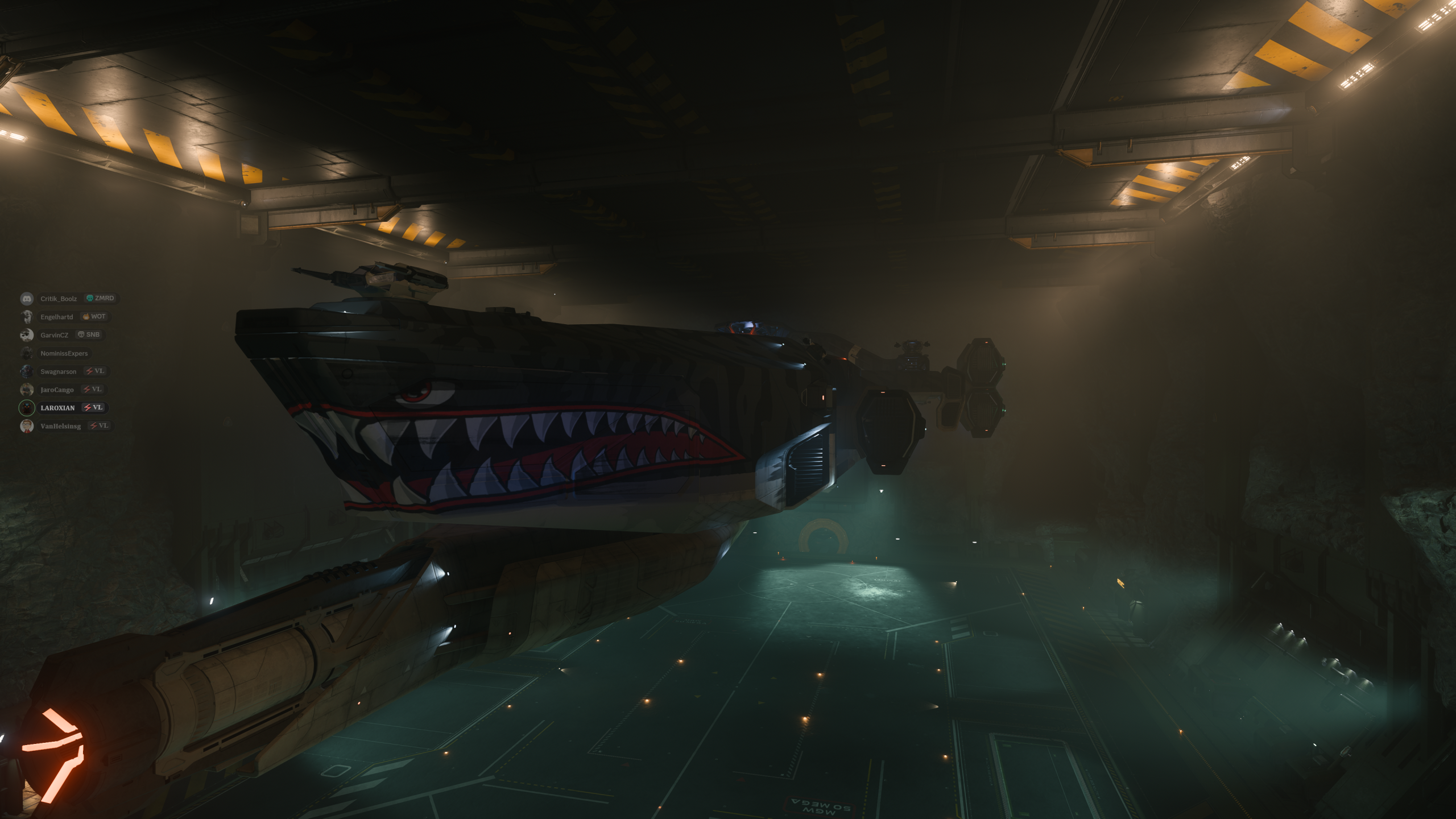Click Critik_Boolz in the Discord overlay
1456x819 pixels.
(59, 299)
